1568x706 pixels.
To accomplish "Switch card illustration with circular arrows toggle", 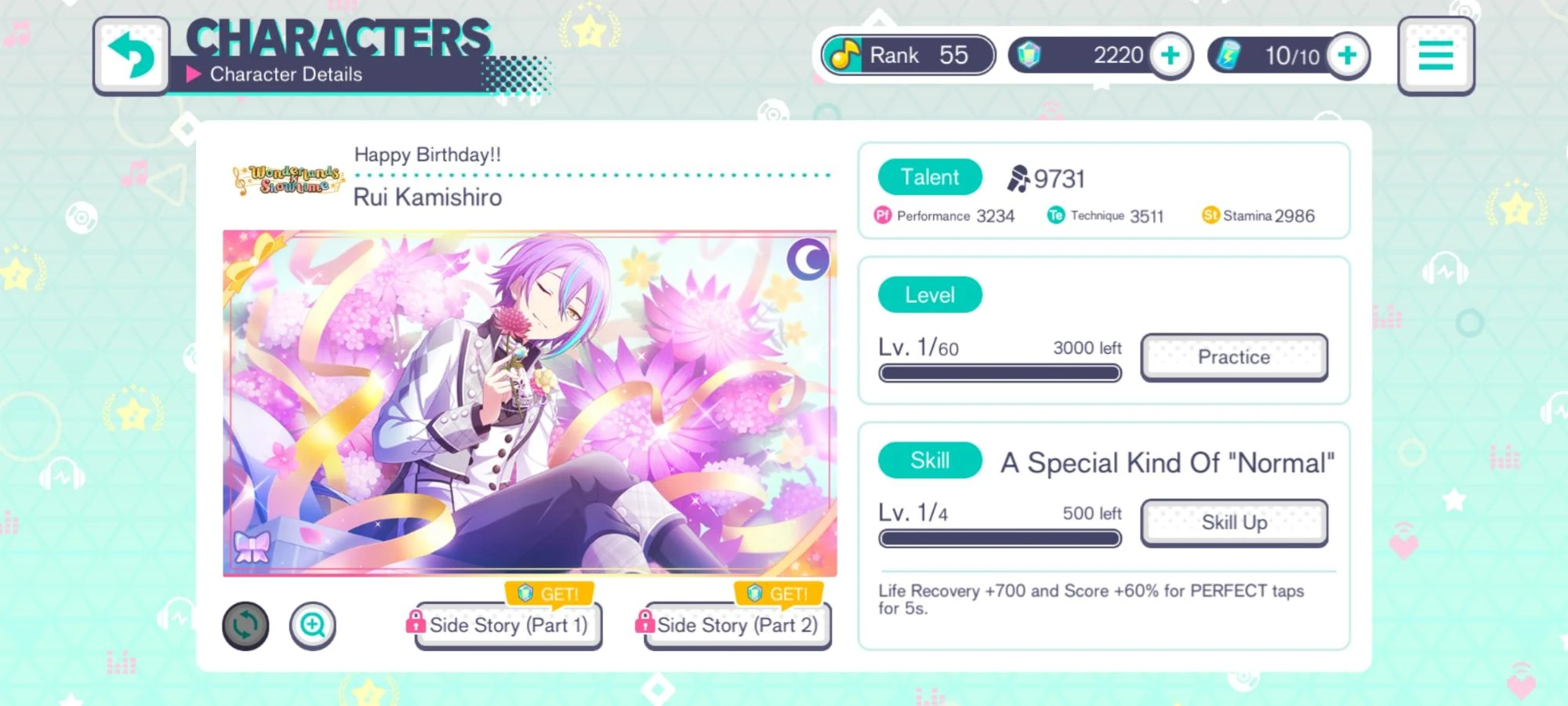I will (x=245, y=624).
